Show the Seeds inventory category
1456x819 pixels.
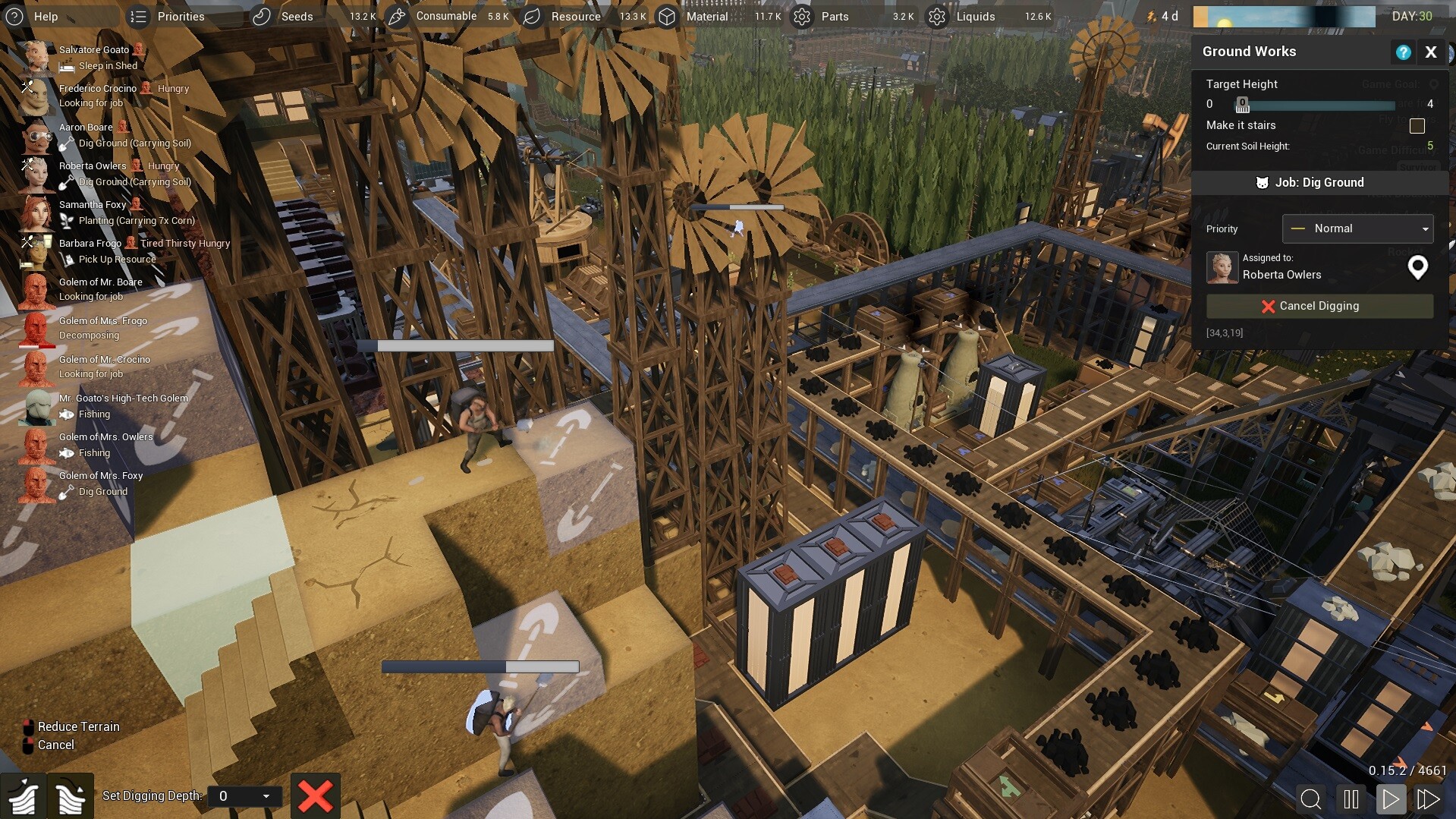tap(284, 16)
